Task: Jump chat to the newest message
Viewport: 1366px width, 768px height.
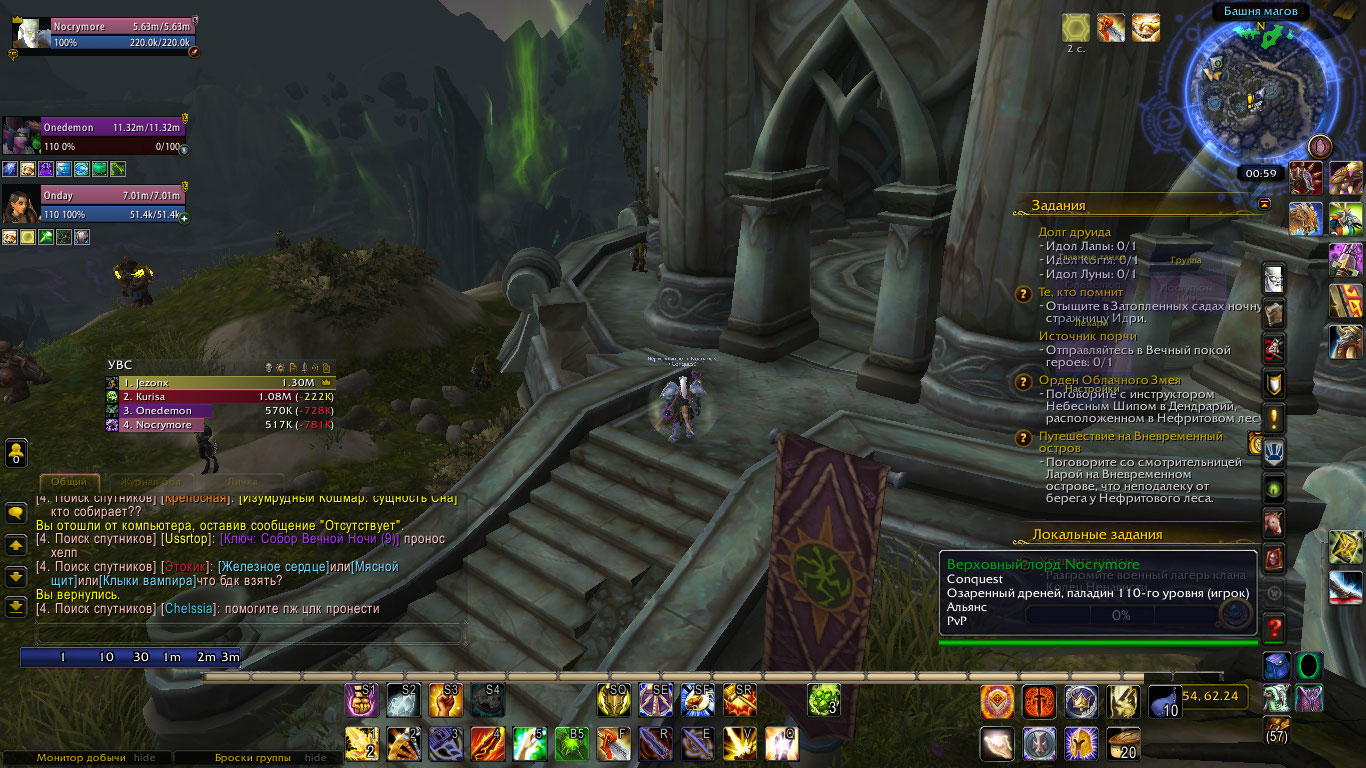Action: point(16,606)
